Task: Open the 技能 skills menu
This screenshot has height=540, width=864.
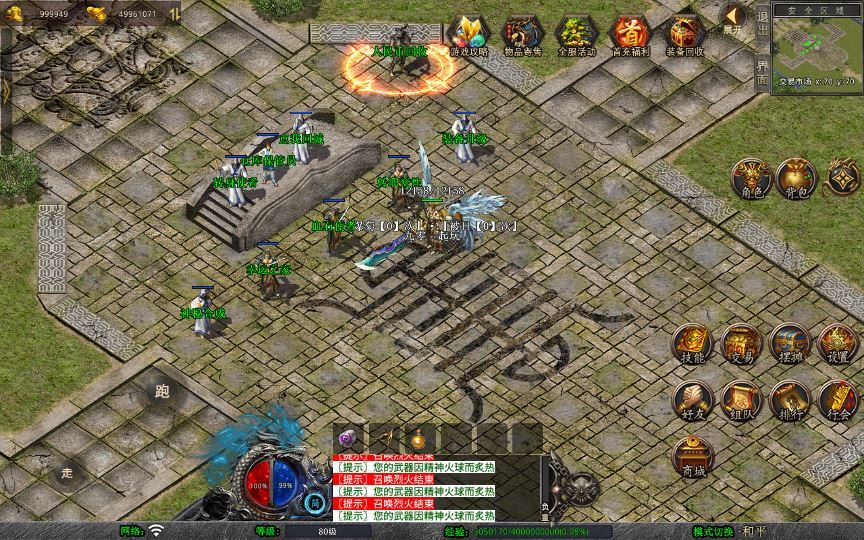Action: click(692, 344)
